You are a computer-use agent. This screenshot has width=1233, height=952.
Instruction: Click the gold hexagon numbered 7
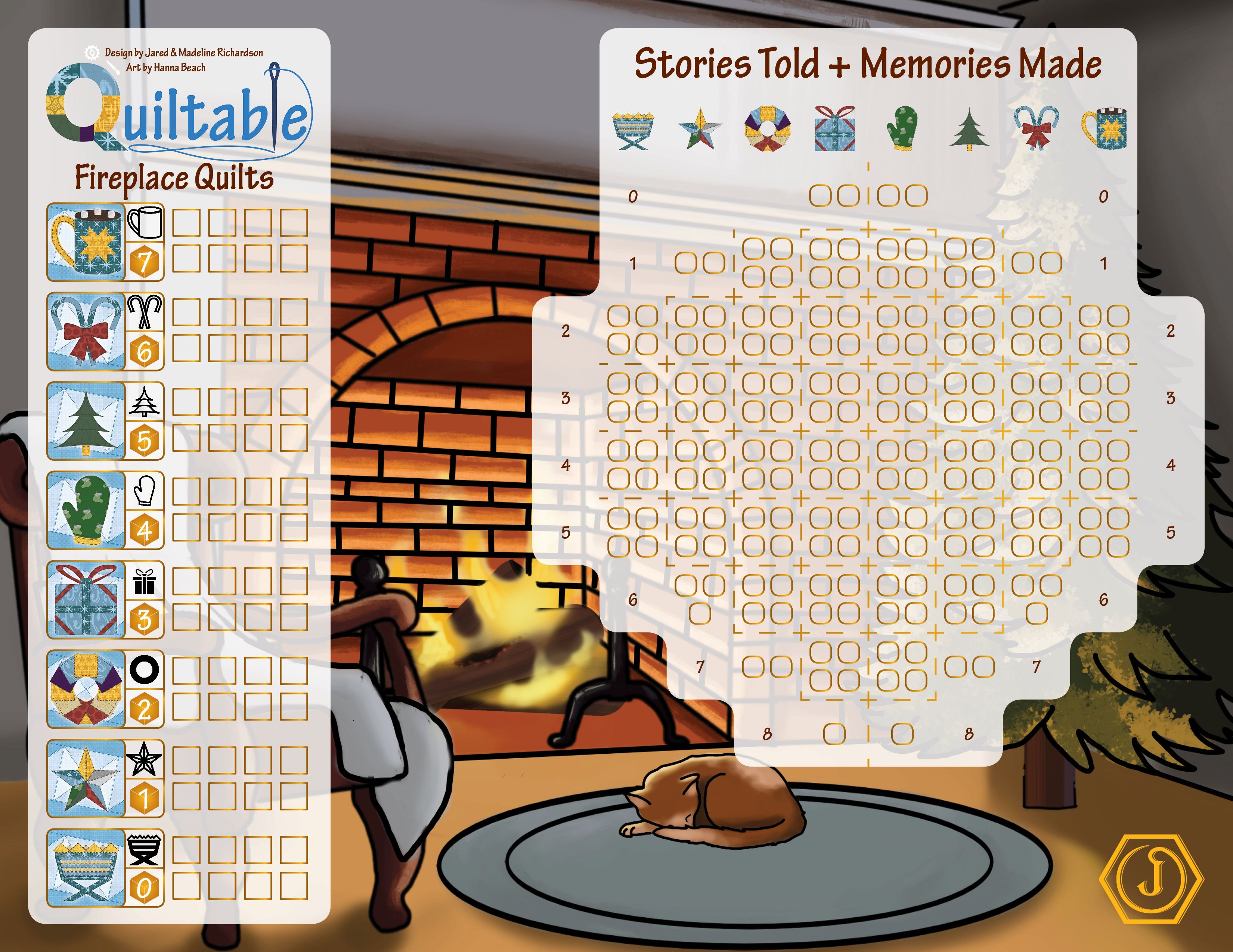pos(145,262)
